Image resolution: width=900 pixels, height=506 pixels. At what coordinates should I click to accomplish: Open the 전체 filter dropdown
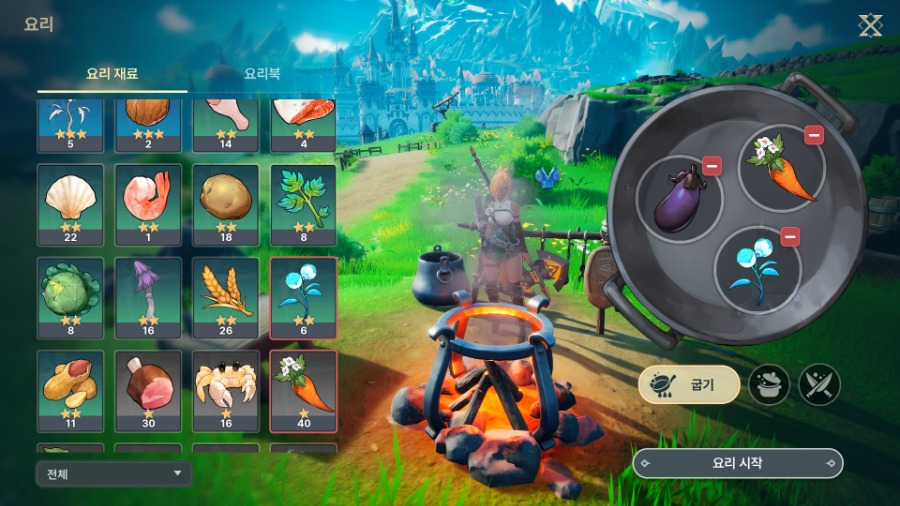tap(112, 473)
